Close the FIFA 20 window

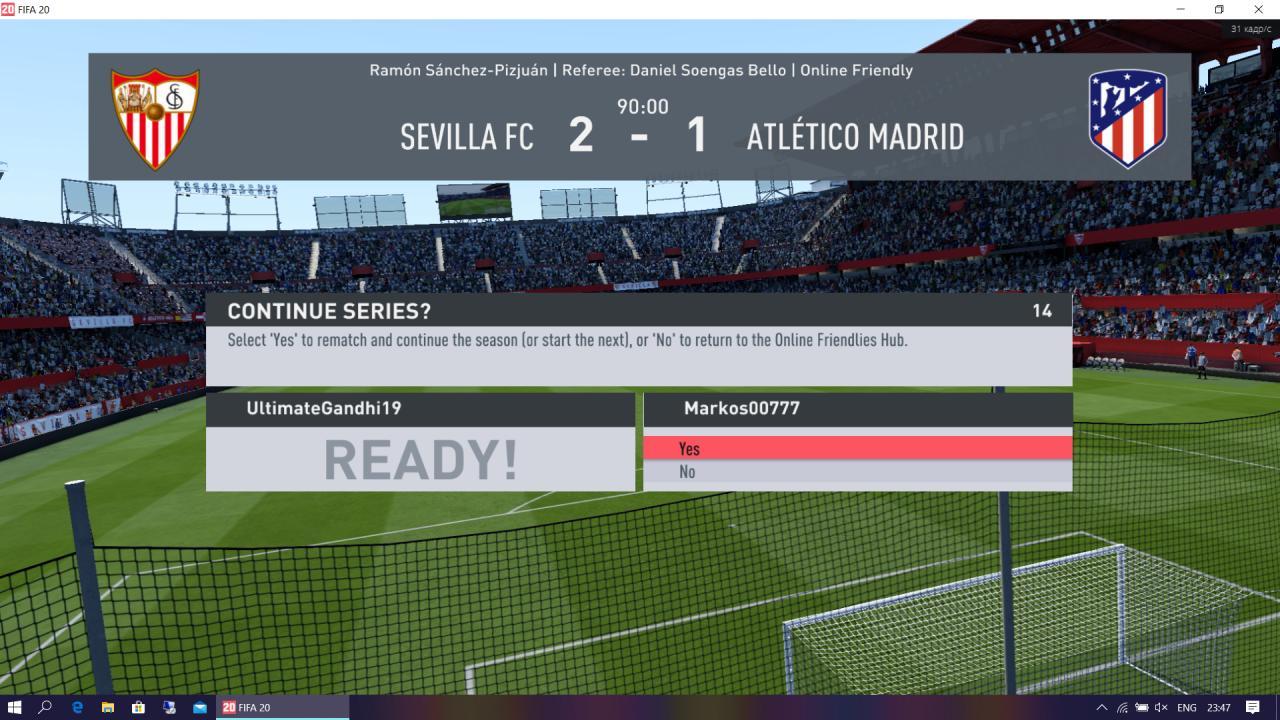[1258, 9]
